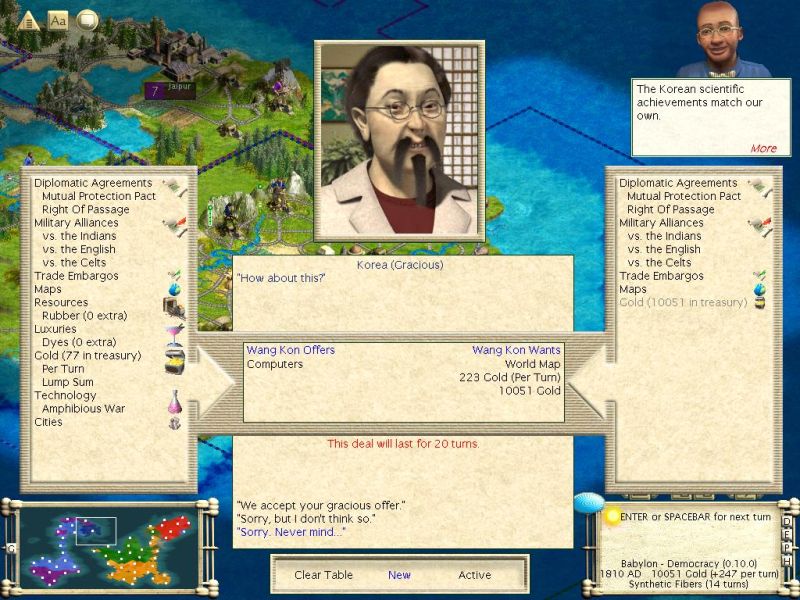Select the New deals tab
Screen dimensions: 800x600
[399, 575]
